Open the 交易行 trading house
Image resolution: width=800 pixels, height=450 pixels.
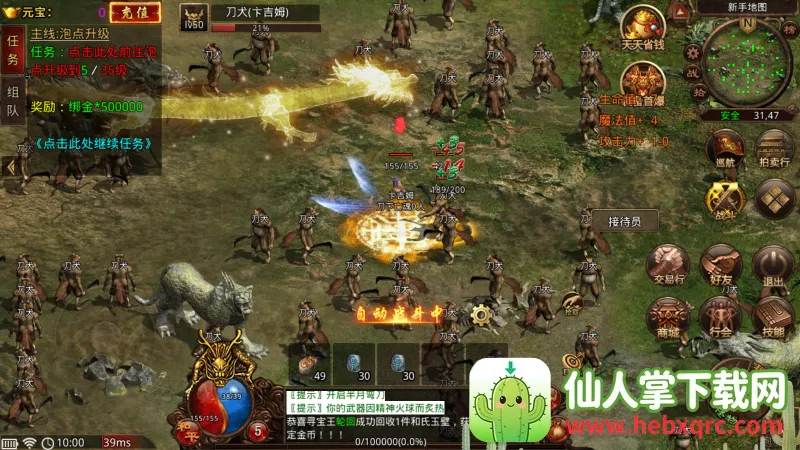(668, 263)
